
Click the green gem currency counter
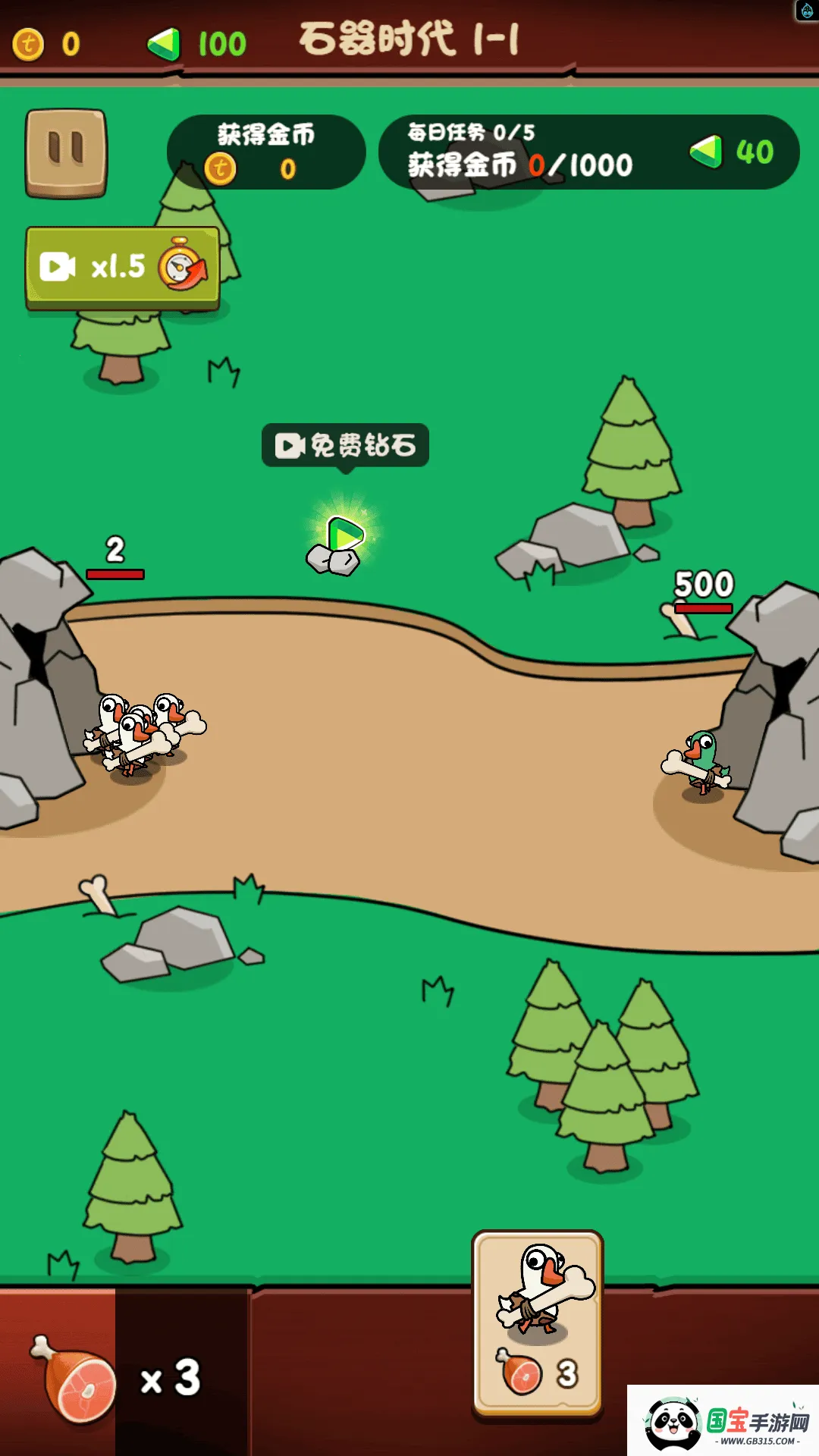tap(197, 44)
